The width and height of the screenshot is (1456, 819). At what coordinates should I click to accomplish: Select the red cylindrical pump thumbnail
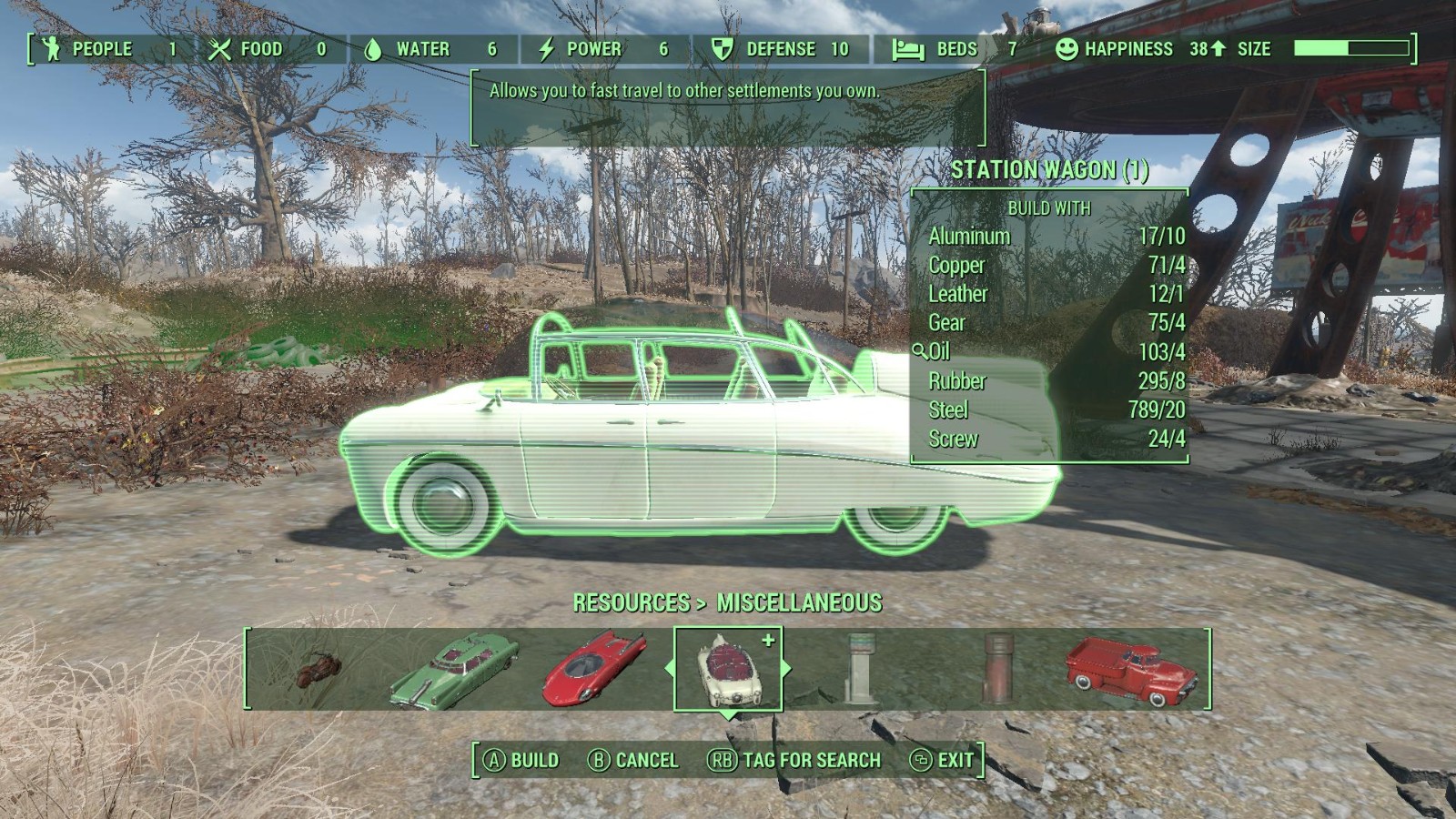[996, 669]
